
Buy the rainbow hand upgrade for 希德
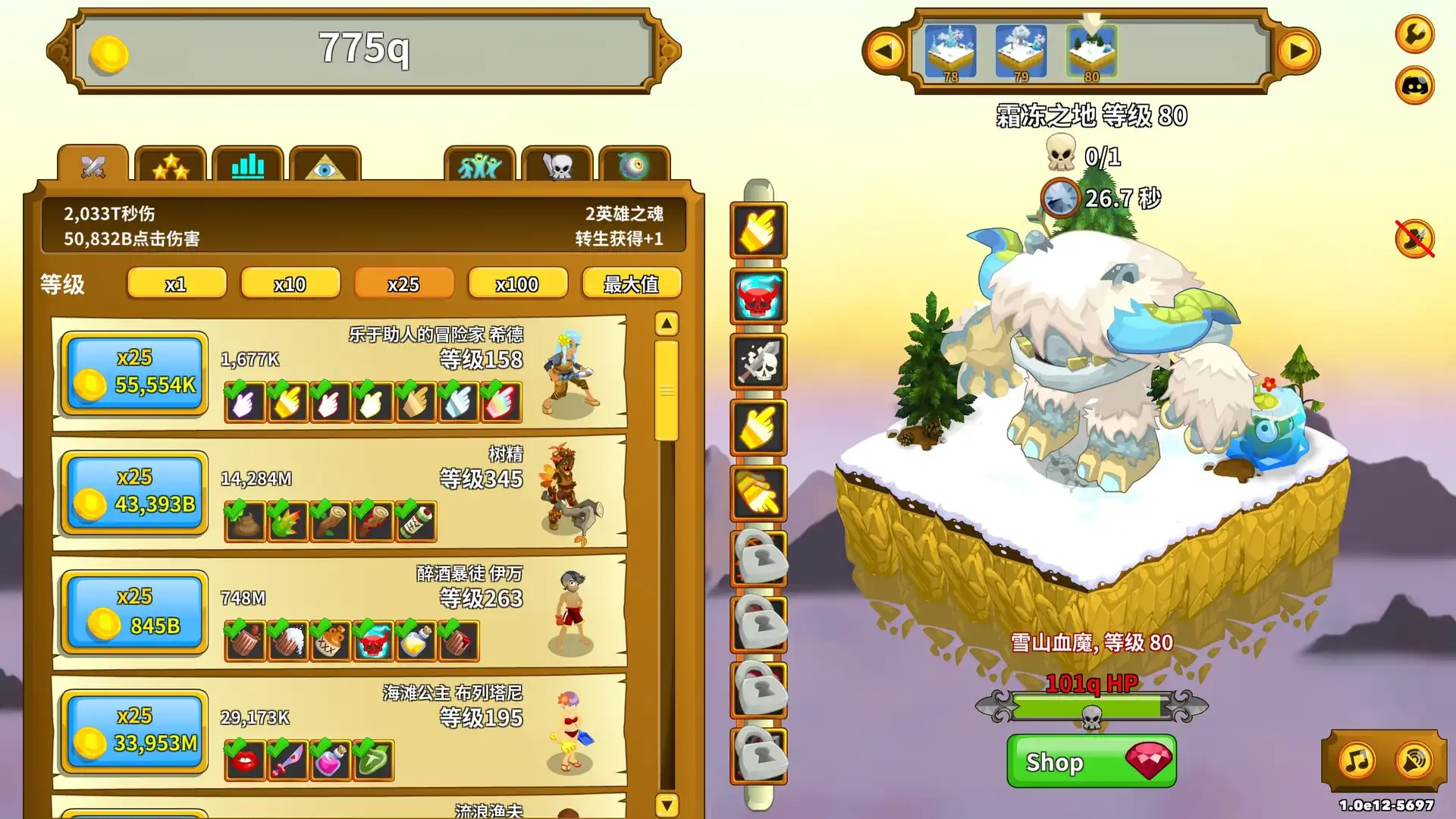tap(501, 403)
